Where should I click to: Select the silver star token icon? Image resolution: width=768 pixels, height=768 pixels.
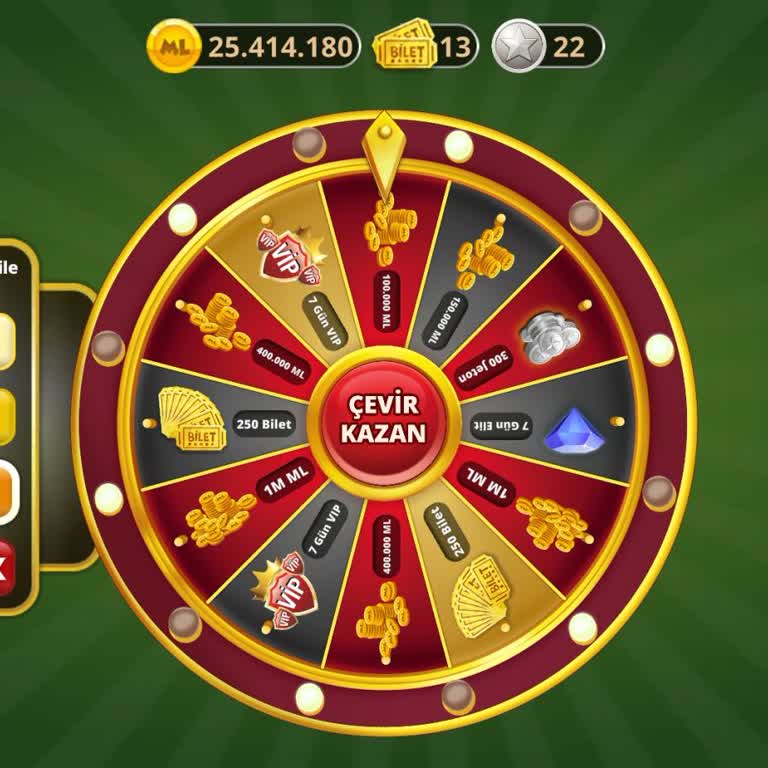[x=518, y=46]
